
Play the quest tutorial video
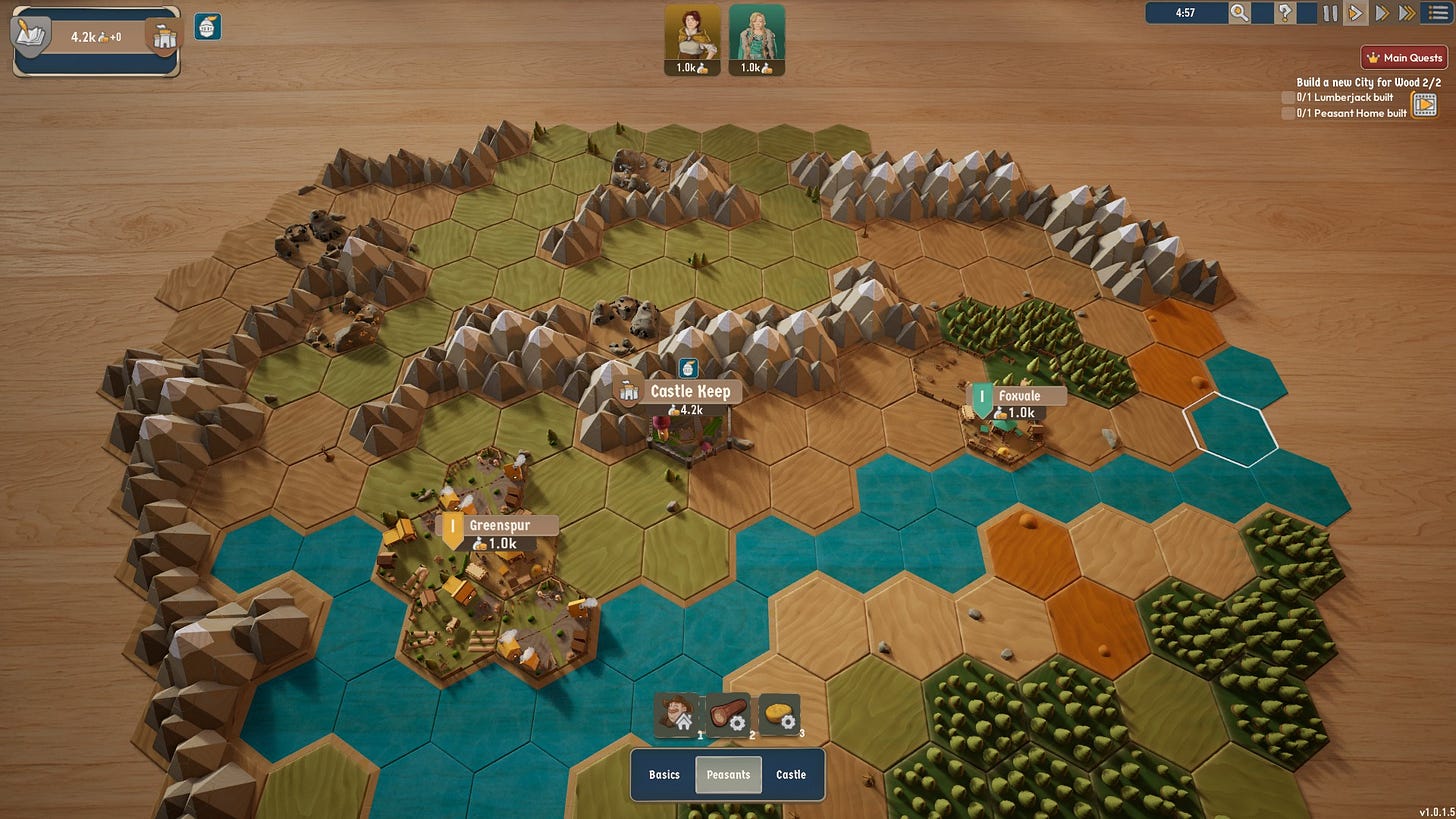[1424, 104]
